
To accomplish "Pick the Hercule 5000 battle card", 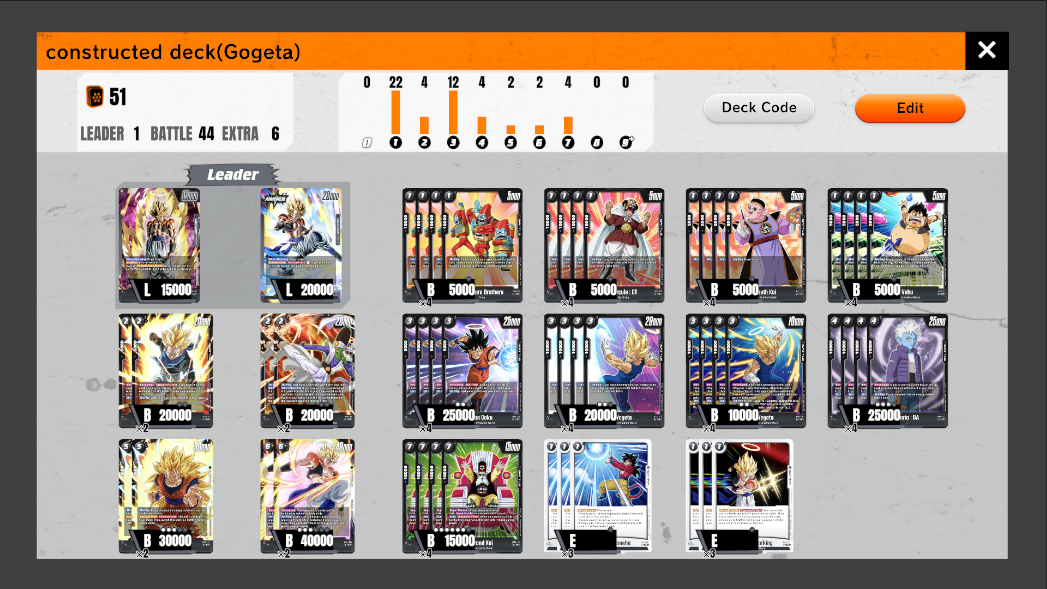I will (x=611, y=245).
